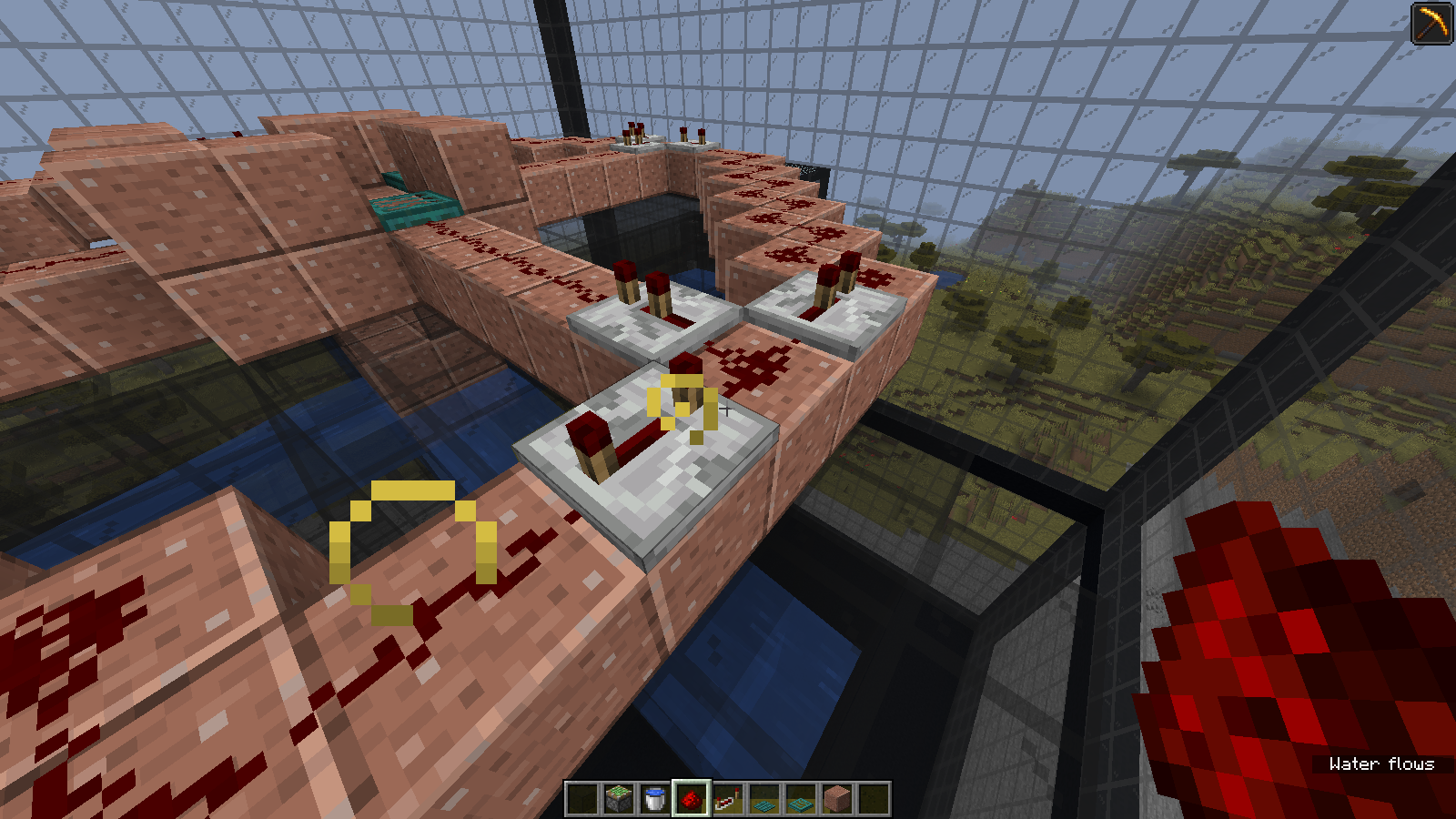The height and width of the screenshot is (819, 1456).
Task: Select the copper block hotbar item
Action: (836, 798)
